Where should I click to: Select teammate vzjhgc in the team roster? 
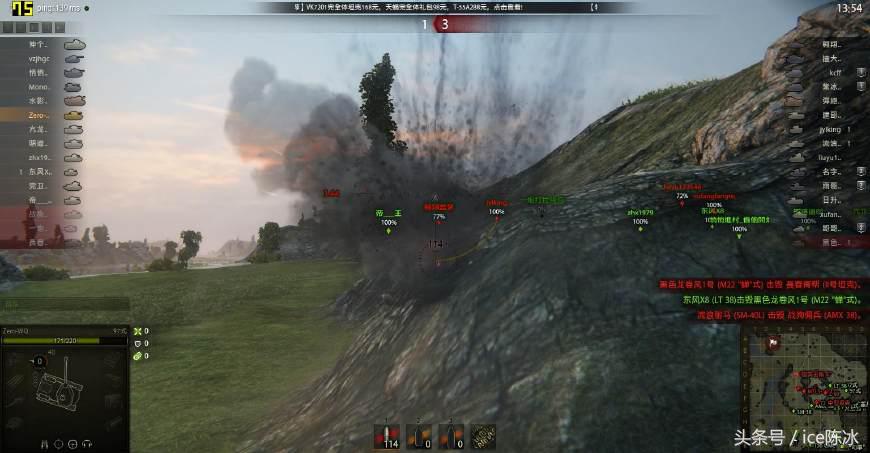pyautogui.click(x=42, y=59)
